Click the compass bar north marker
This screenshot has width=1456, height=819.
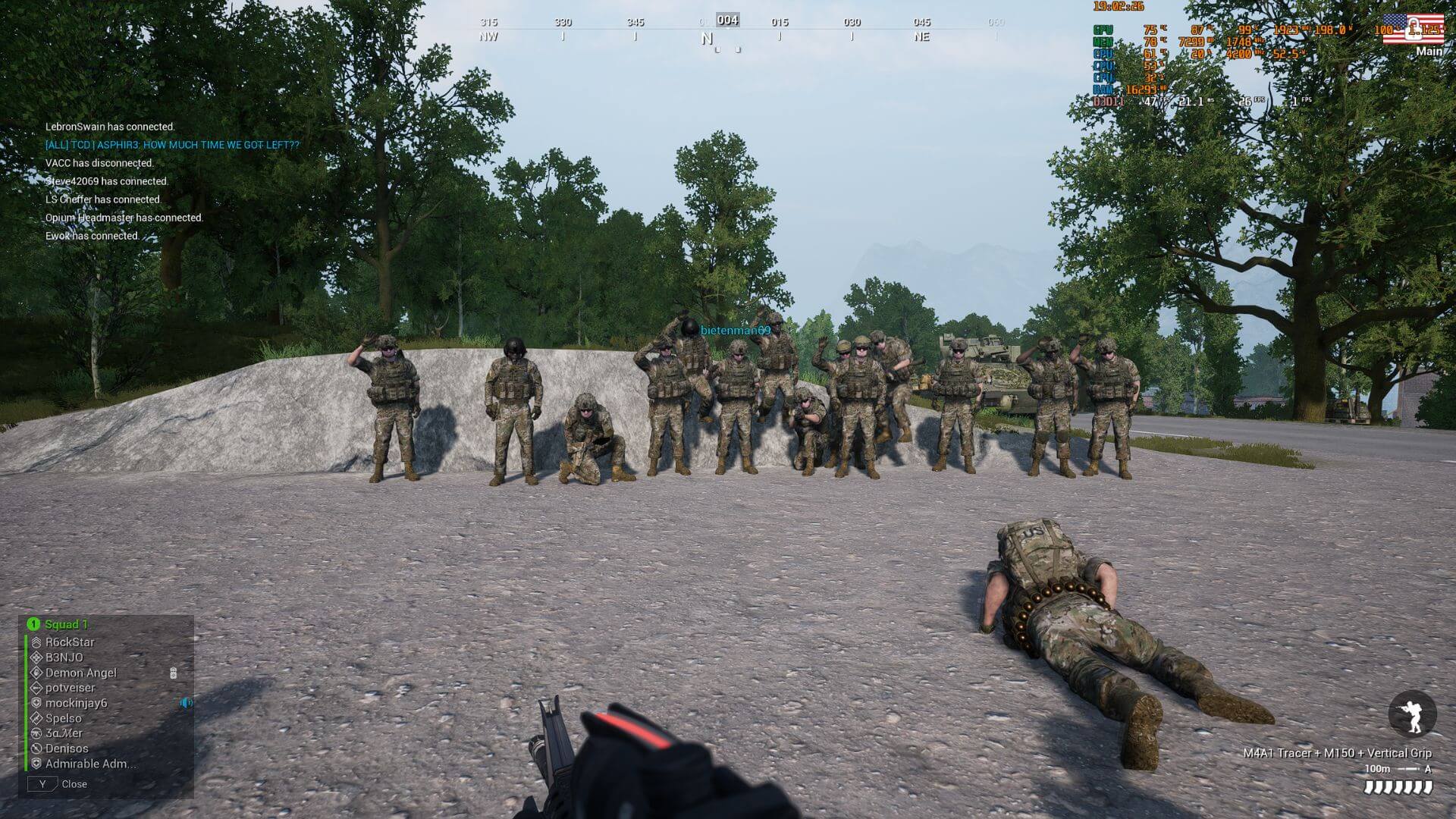[707, 38]
